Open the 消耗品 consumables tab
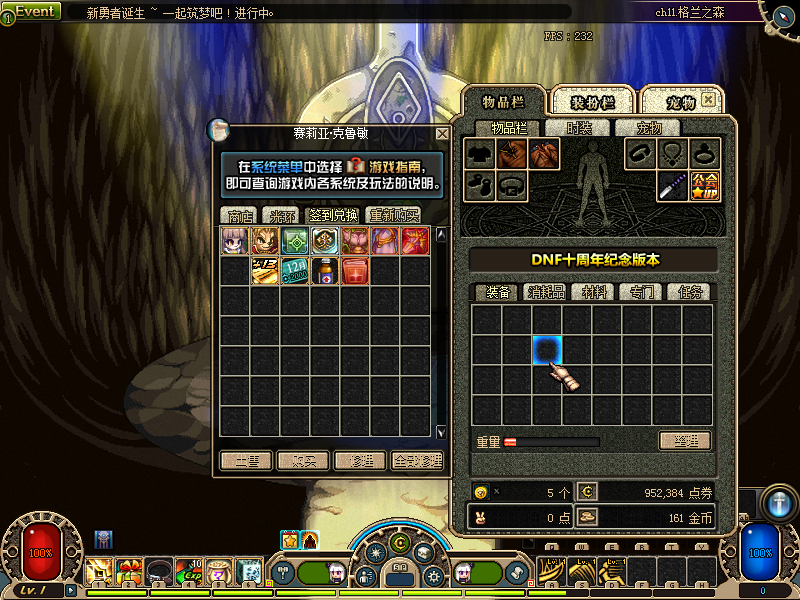Screen dimensions: 800x600 pos(547,292)
